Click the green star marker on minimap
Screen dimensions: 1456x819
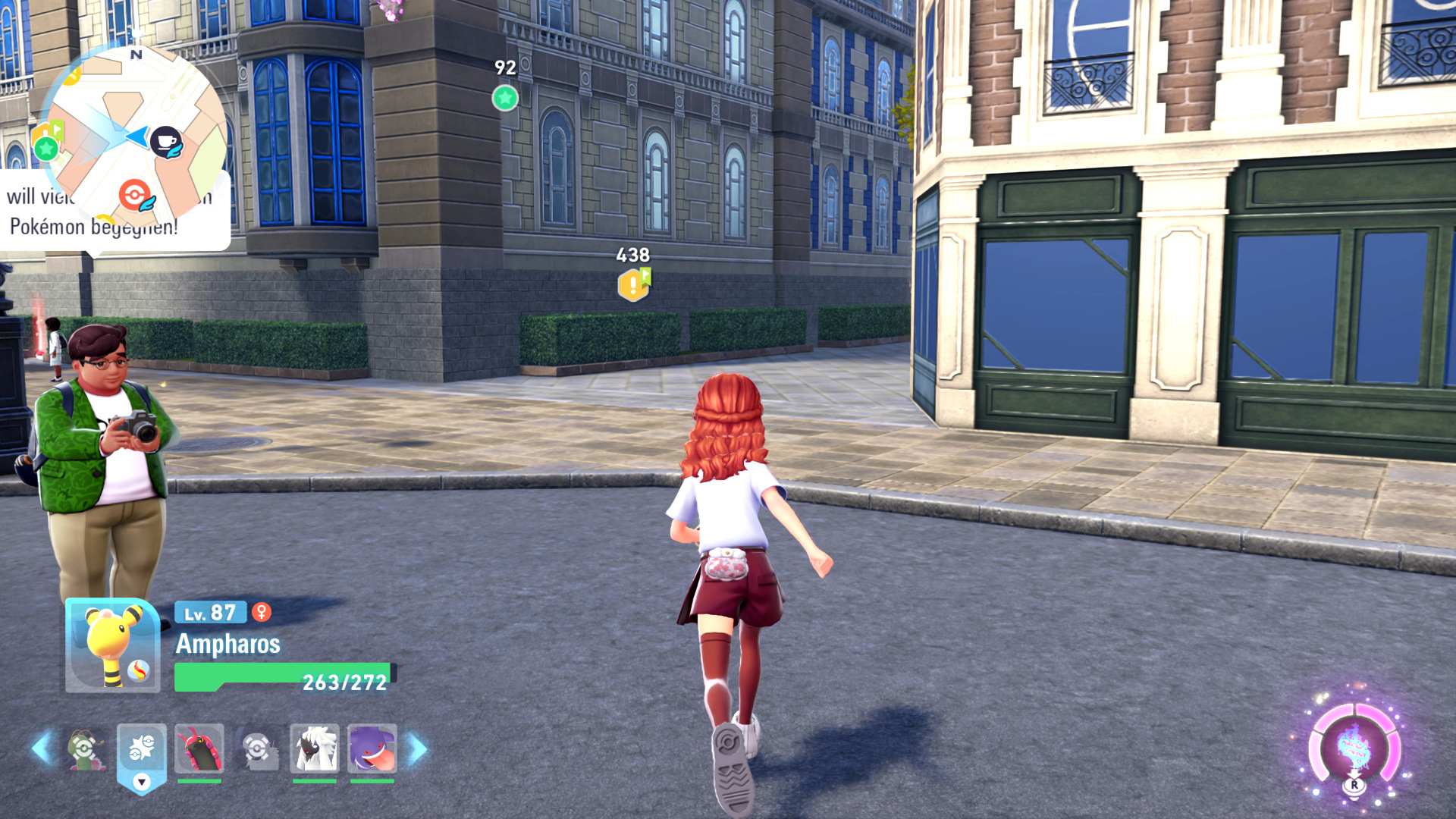pyautogui.click(x=46, y=148)
